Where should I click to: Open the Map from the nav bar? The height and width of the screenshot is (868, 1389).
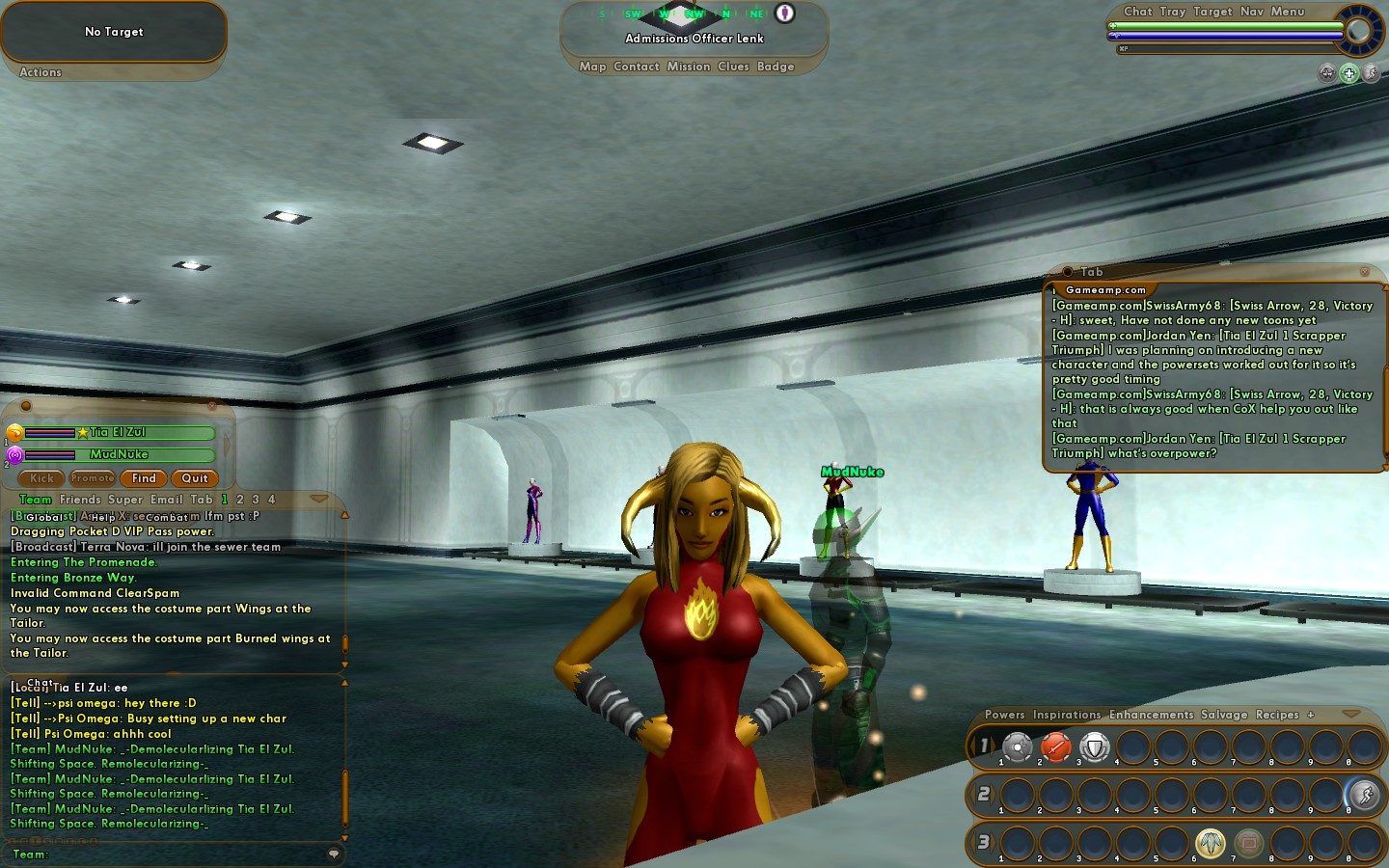click(592, 67)
